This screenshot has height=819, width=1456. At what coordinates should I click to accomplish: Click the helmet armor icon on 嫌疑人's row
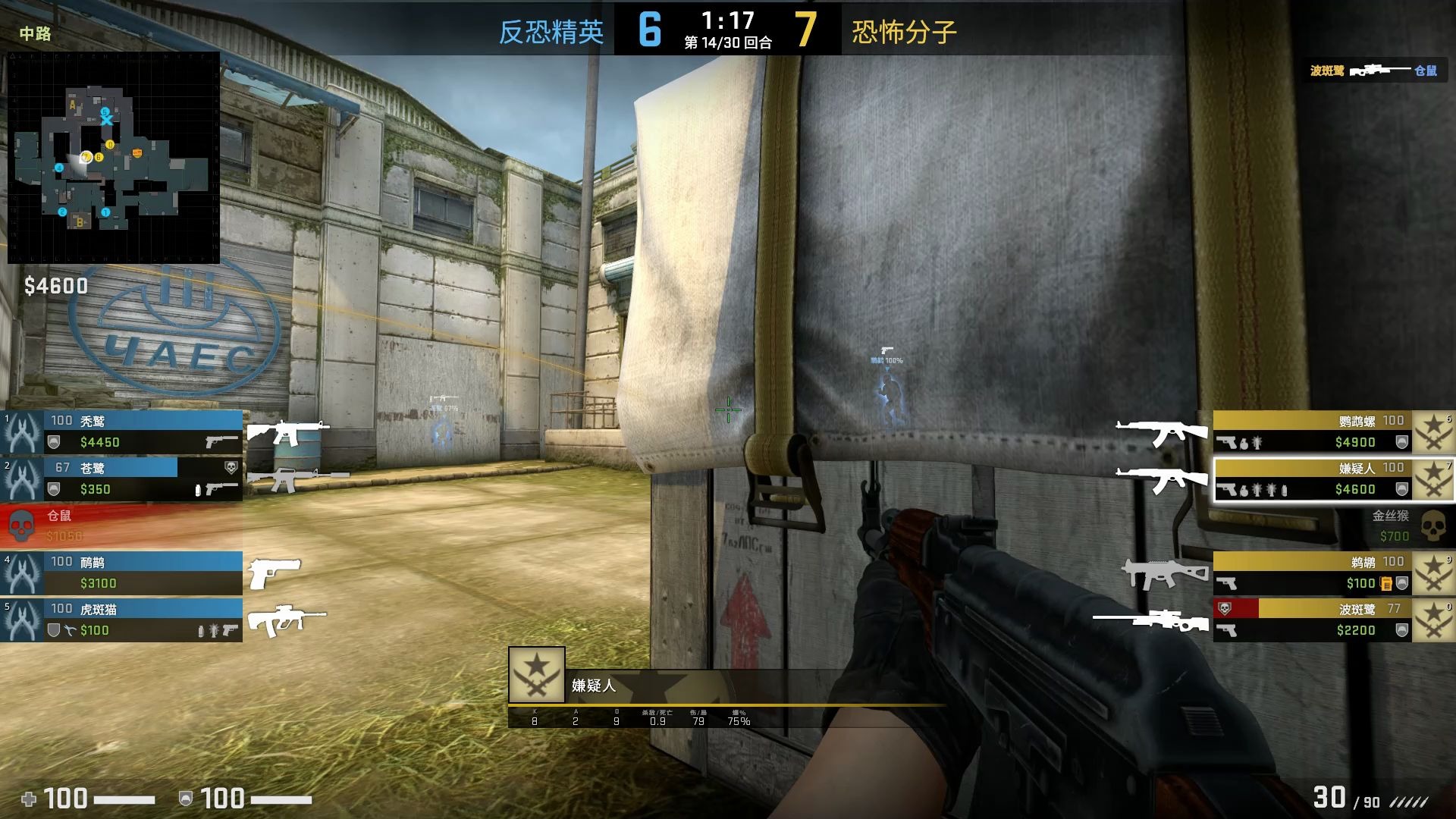coord(1402,489)
